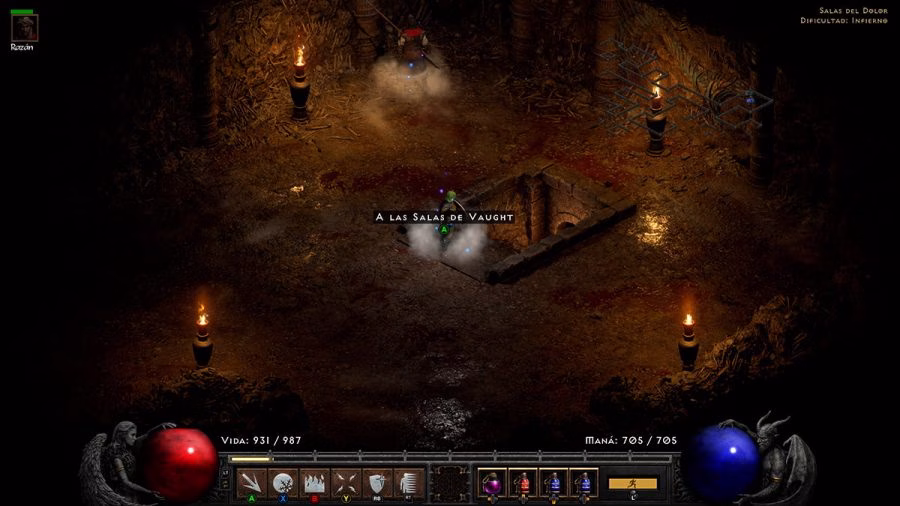Select the mercenary portrait of Razán
Screen dimensions: 900x506
23,28
